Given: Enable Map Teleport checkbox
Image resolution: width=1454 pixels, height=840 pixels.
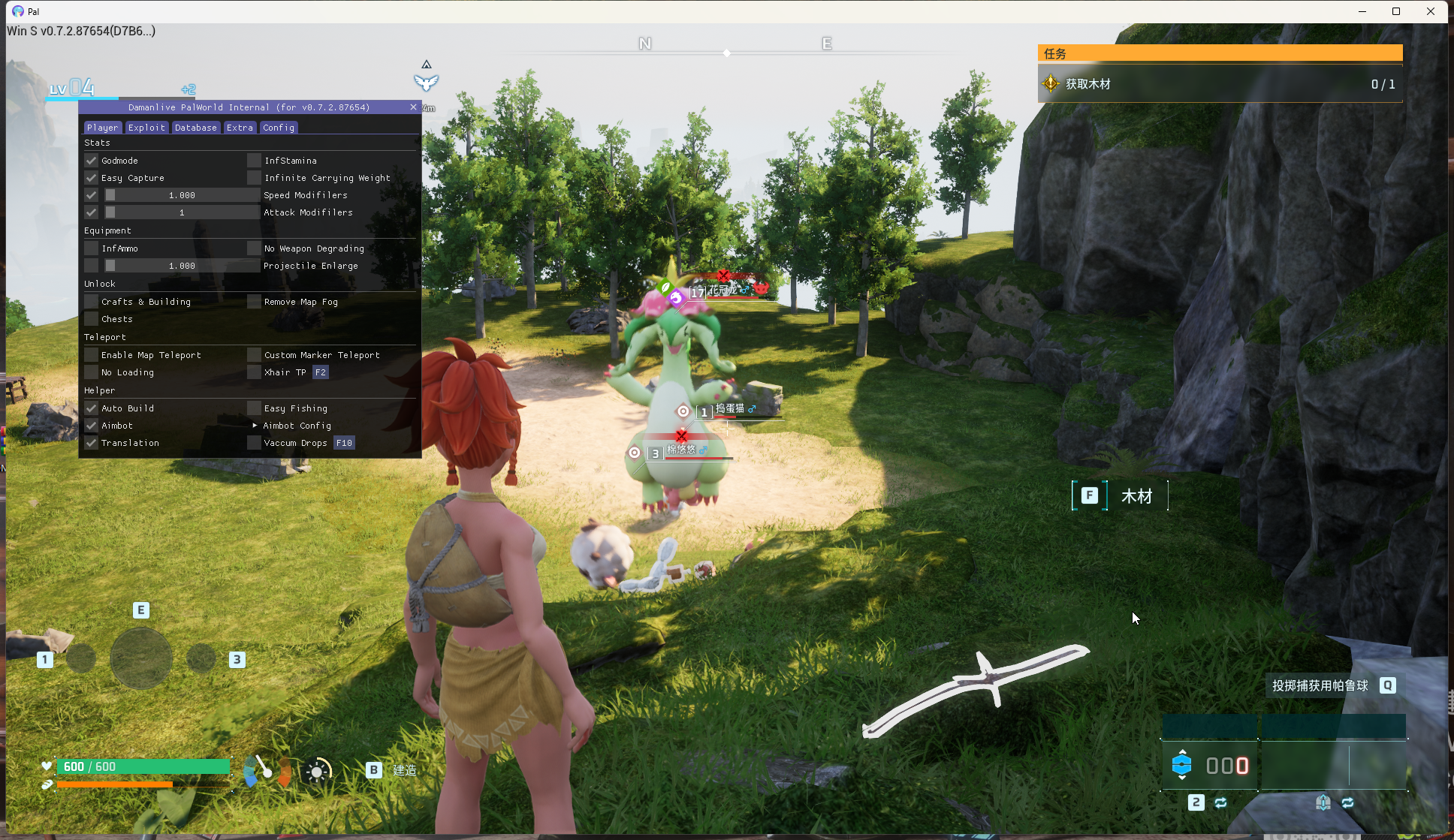Looking at the screenshot, I should click(x=92, y=355).
